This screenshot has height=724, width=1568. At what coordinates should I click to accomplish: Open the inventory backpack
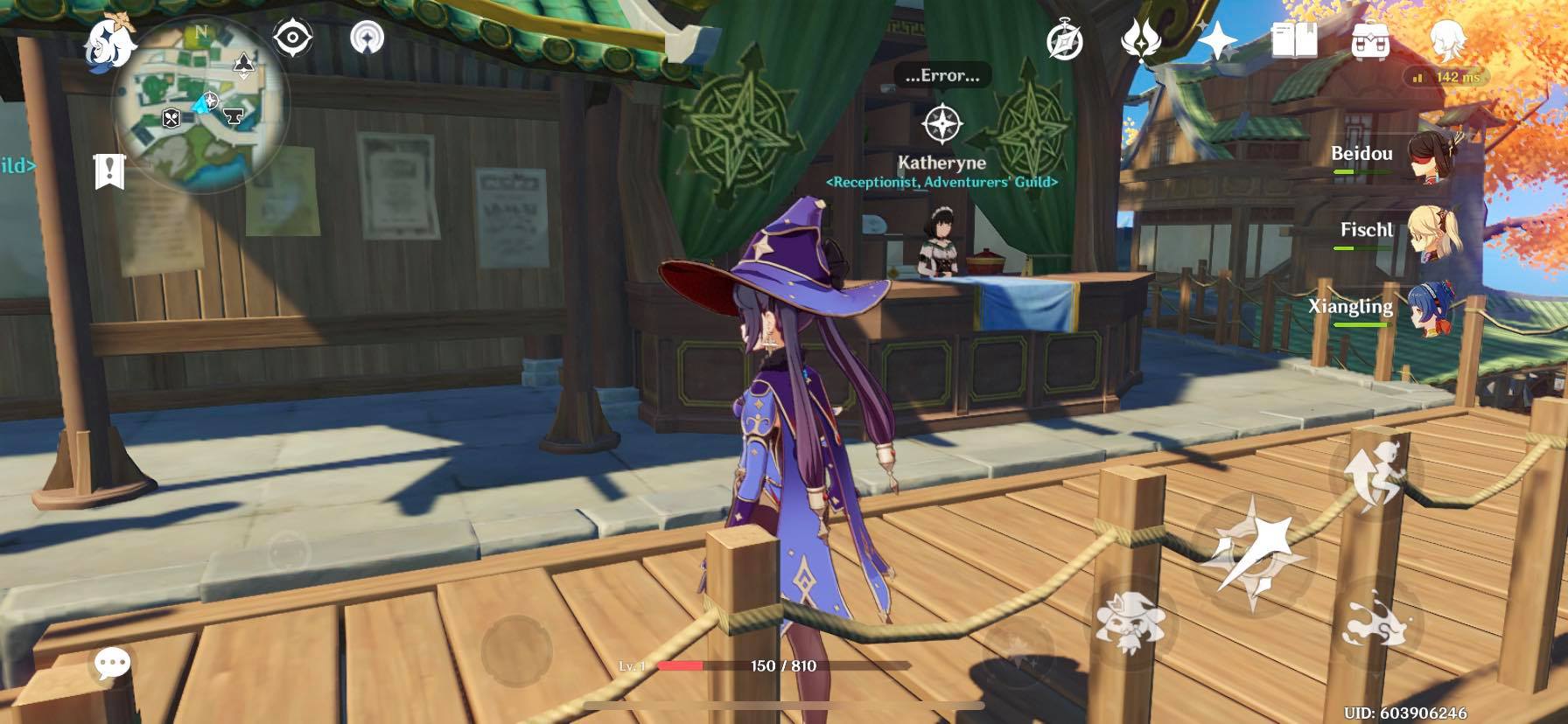coord(1370,40)
